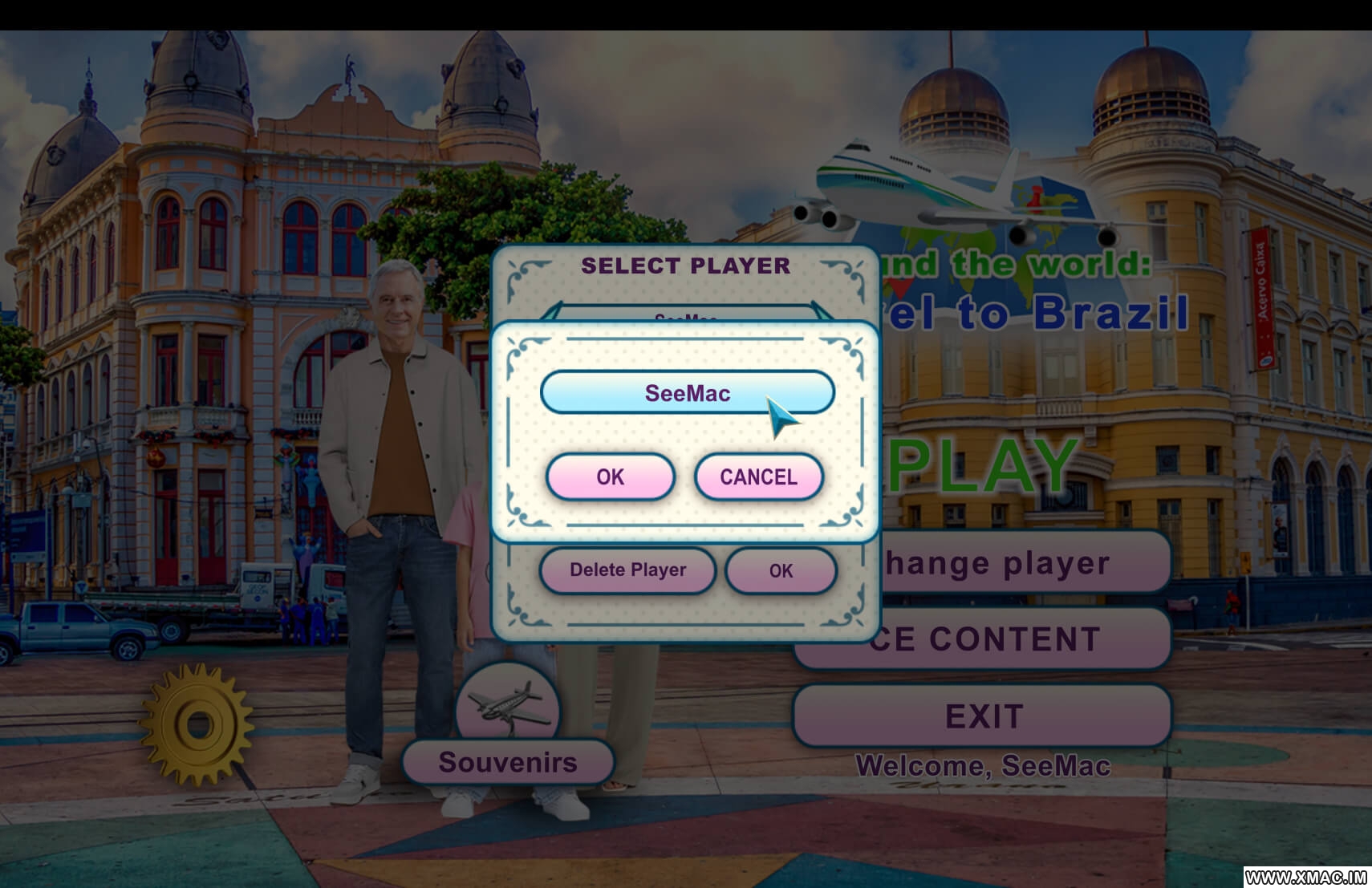This screenshot has height=888, width=1372.
Task: Click the OK button beside Delete Player
Action: point(781,571)
